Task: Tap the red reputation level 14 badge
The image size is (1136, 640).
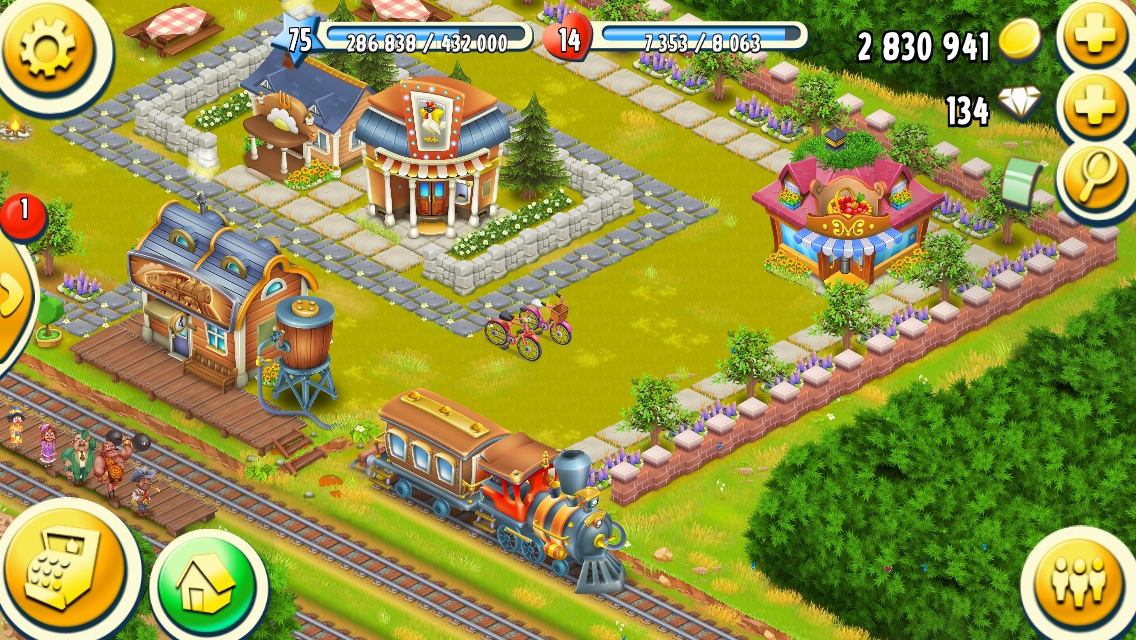Action: click(x=568, y=41)
